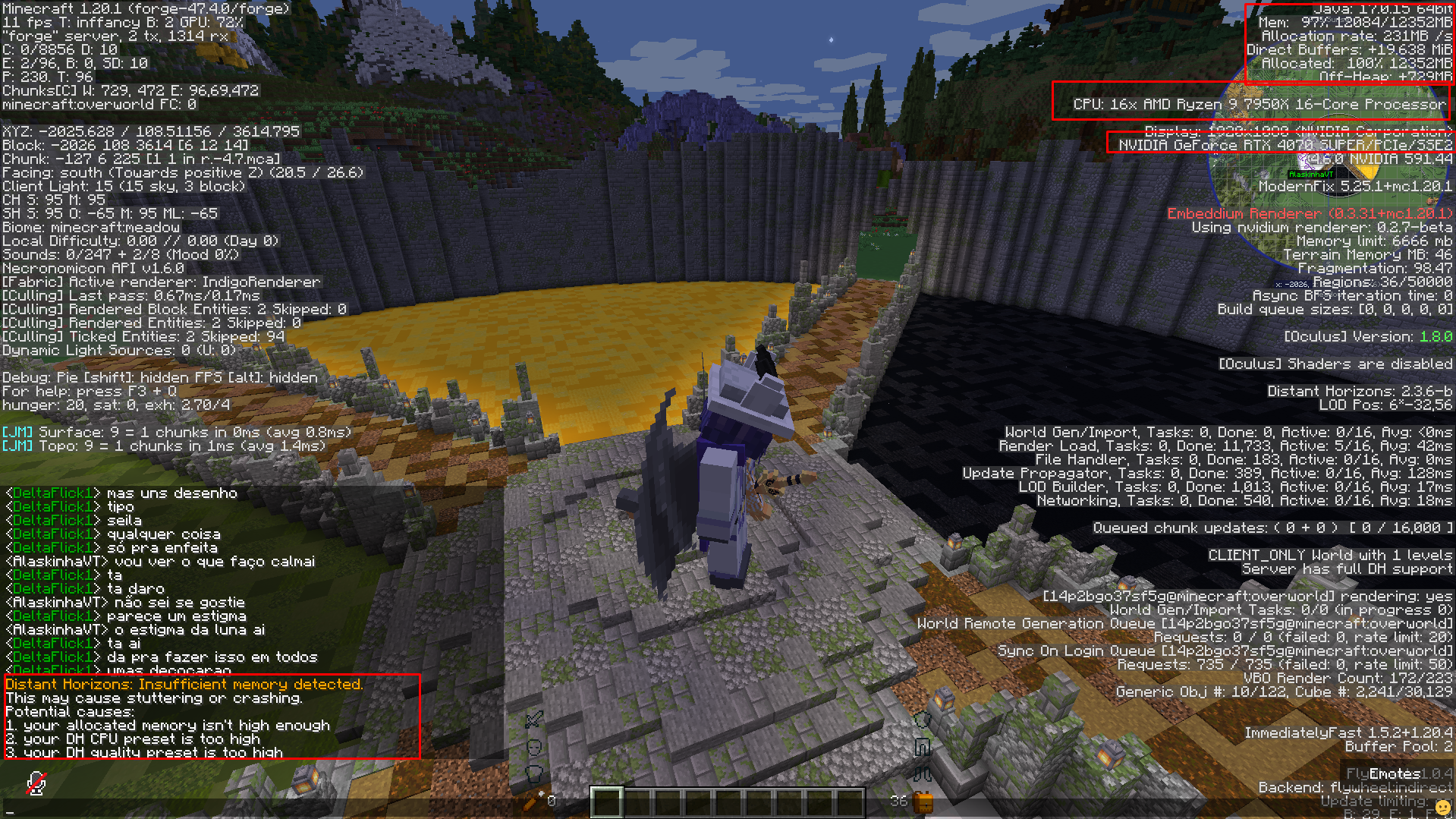The height and width of the screenshot is (819, 1456).
Task: Select the empty leggings armor slot
Action: point(923,748)
